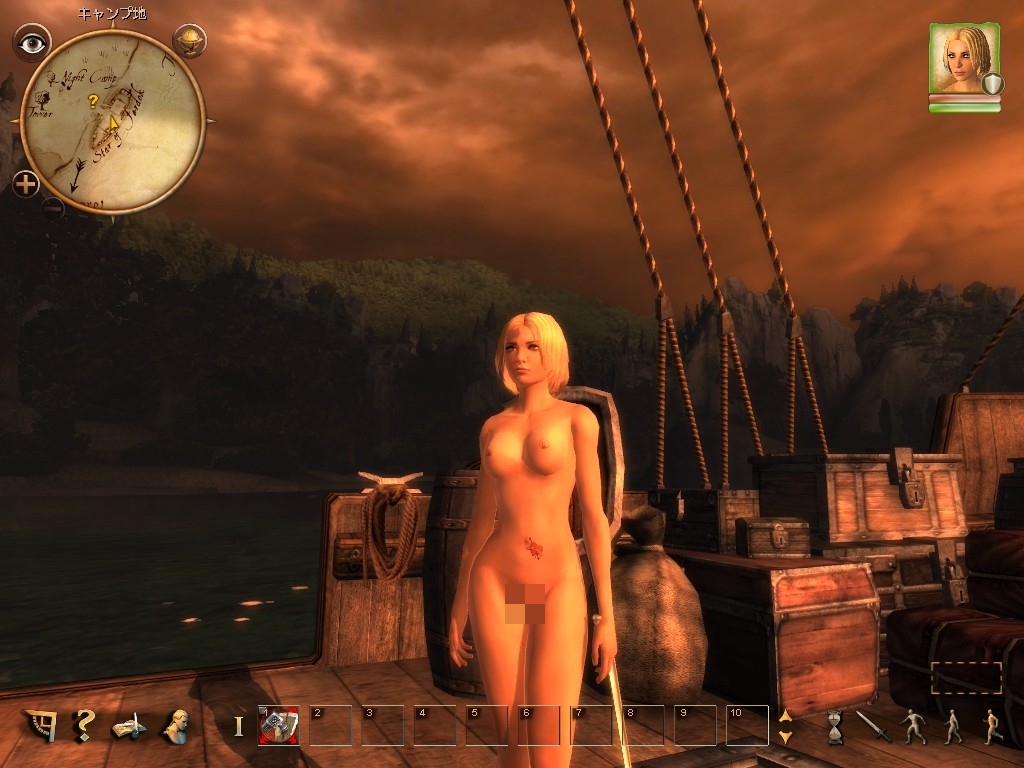
Task: Select the running figure movement mode
Action: pos(990,726)
